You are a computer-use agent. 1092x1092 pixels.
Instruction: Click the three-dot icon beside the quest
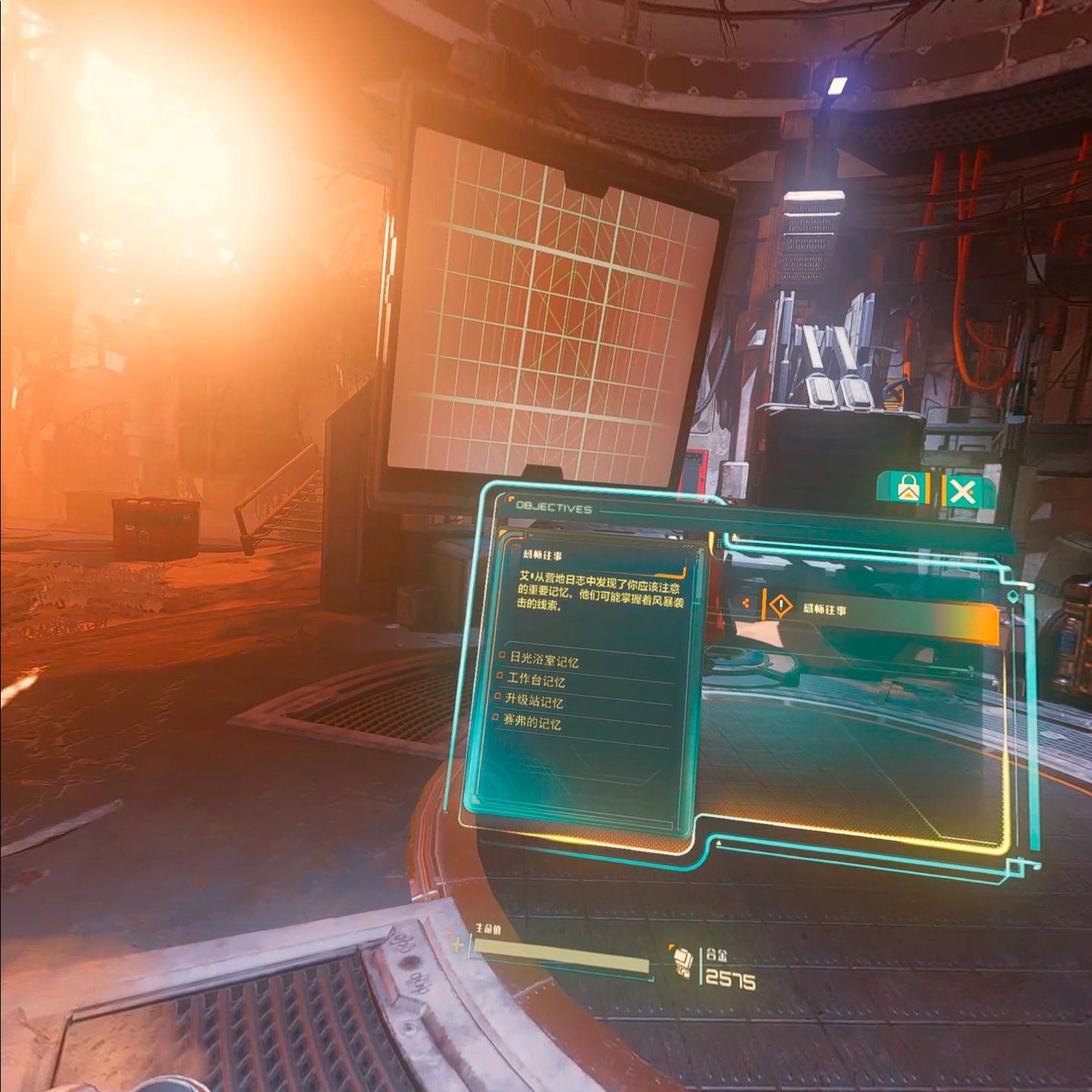click(x=746, y=603)
